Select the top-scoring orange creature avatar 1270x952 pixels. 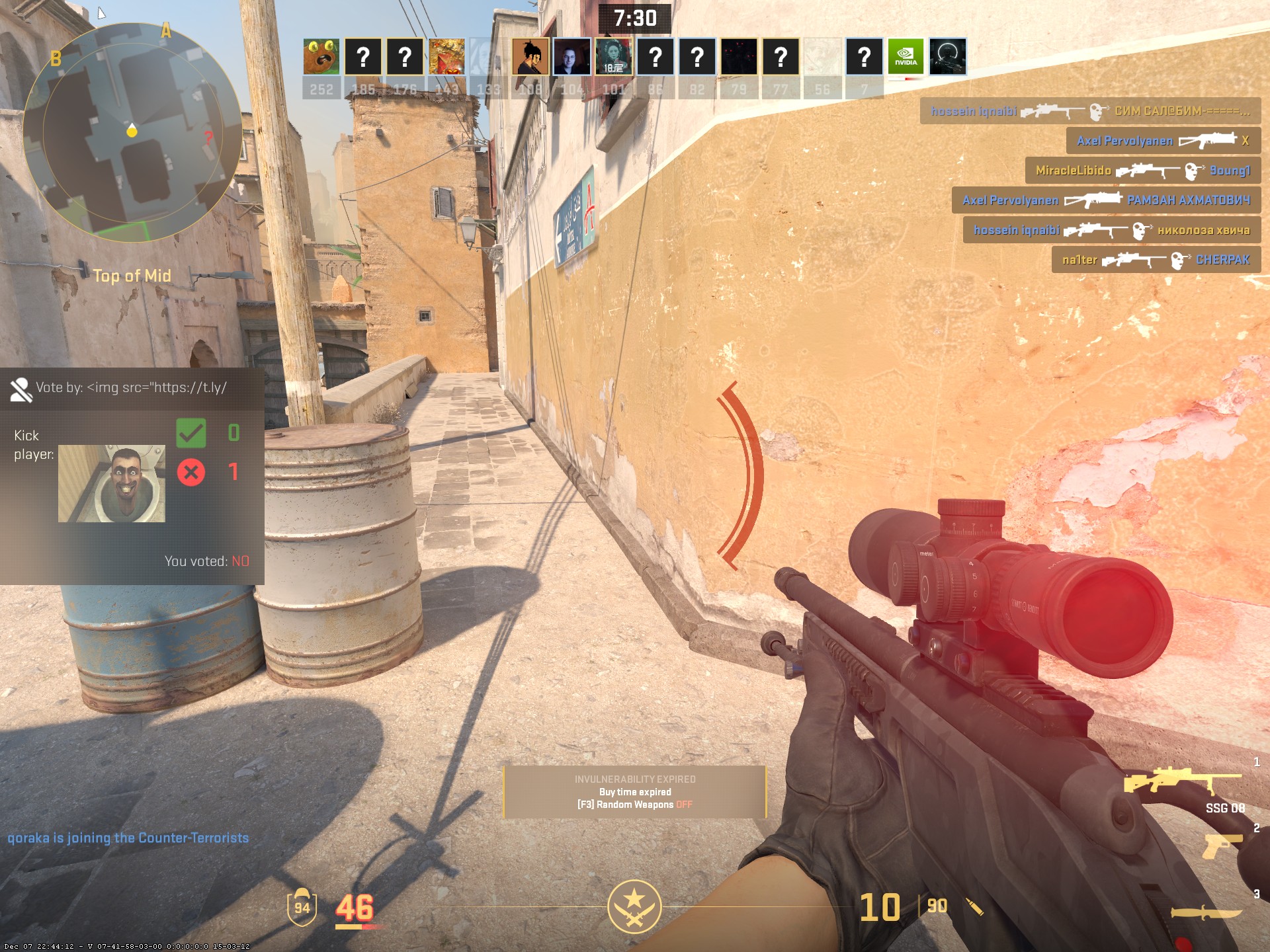click(x=321, y=56)
